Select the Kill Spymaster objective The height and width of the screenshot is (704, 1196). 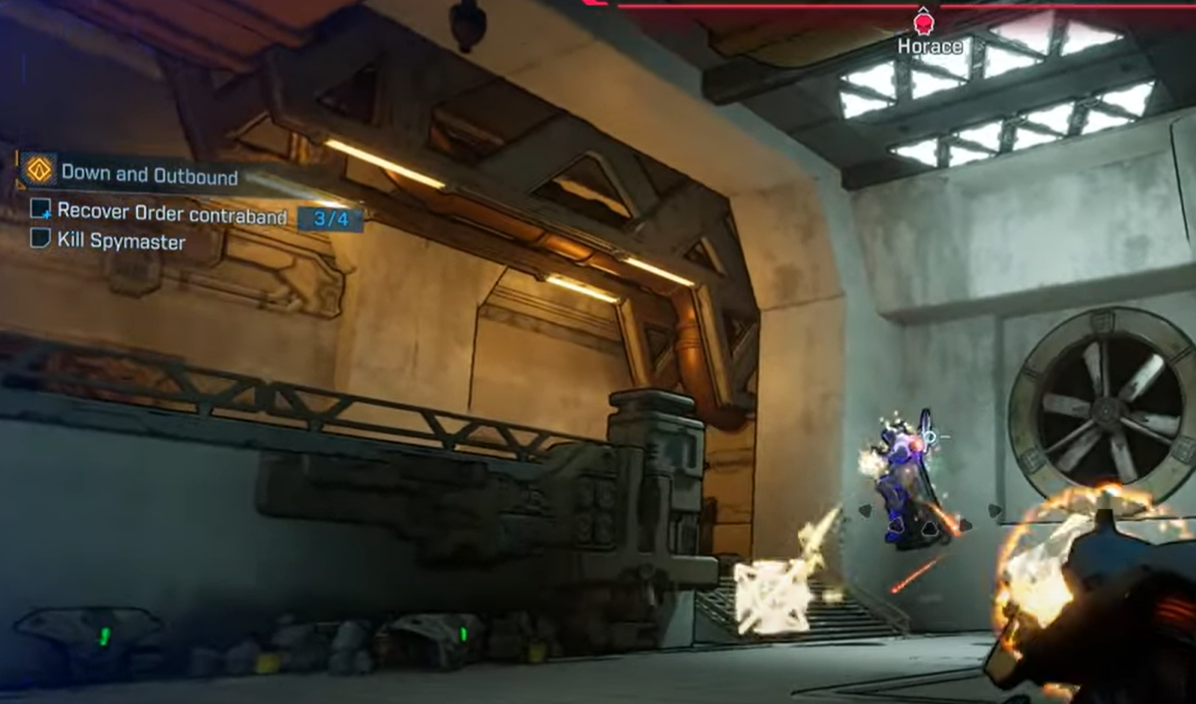[x=121, y=241]
